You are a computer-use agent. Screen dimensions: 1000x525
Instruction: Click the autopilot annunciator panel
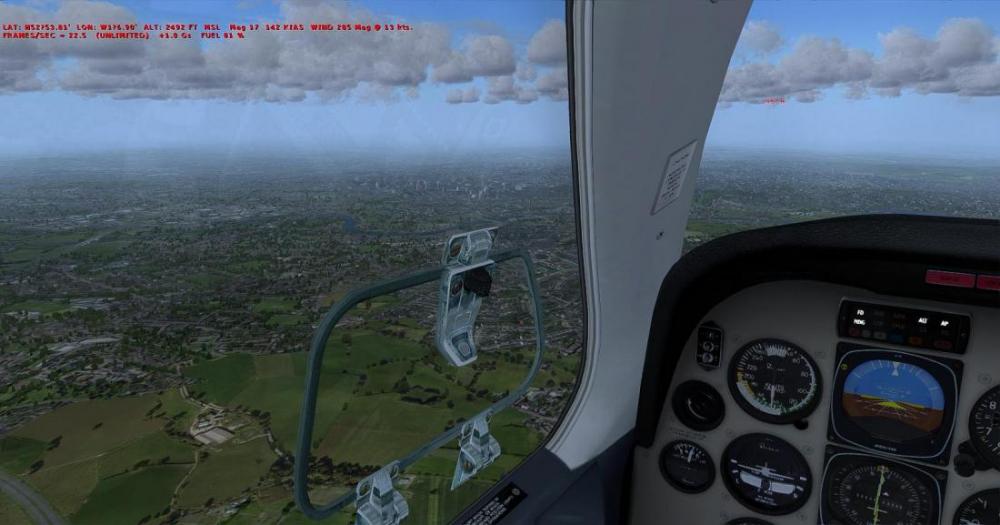pyautogui.click(x=903, y=325)
